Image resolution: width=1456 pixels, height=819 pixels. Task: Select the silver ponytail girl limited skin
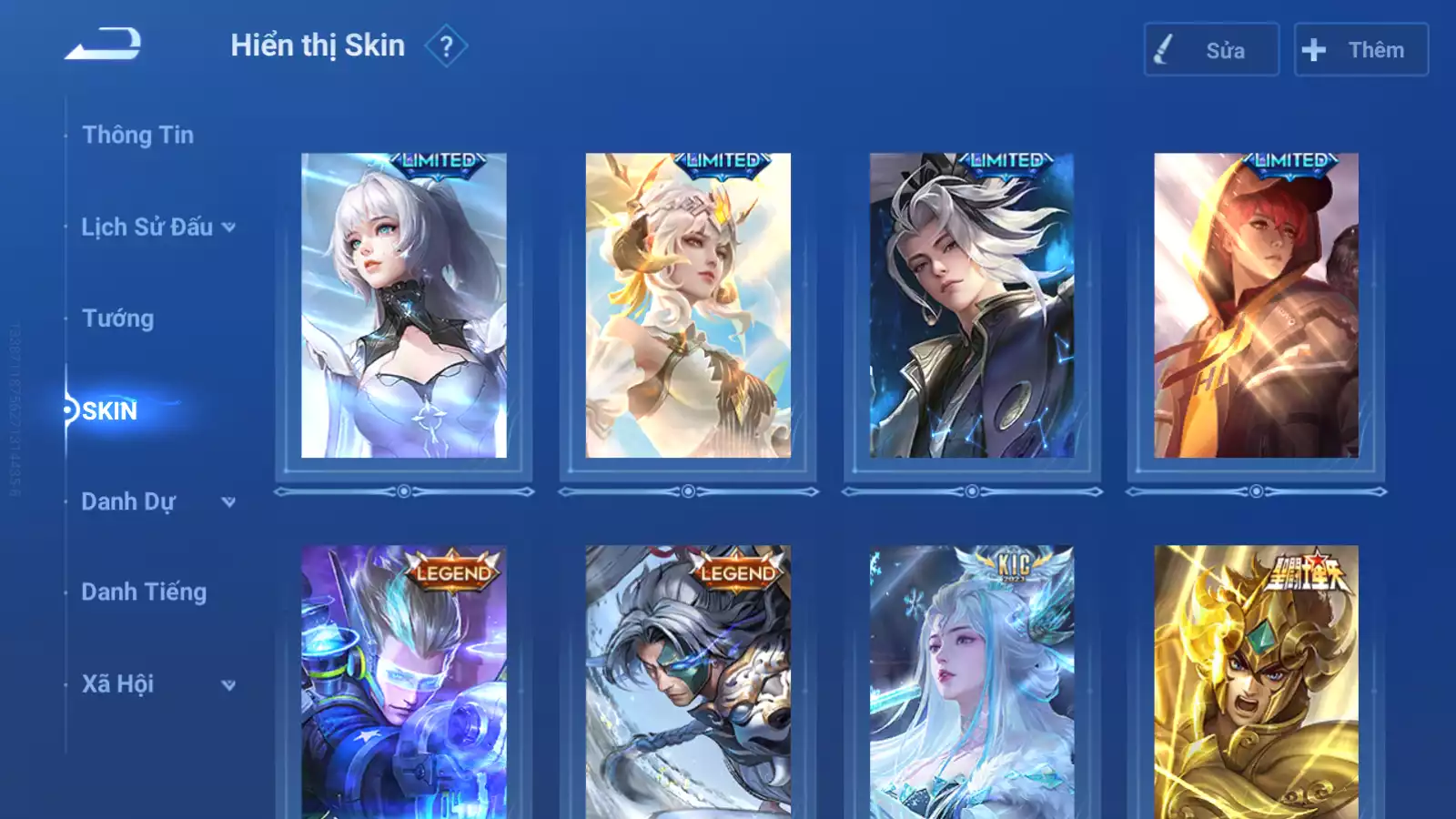(404, 306)
